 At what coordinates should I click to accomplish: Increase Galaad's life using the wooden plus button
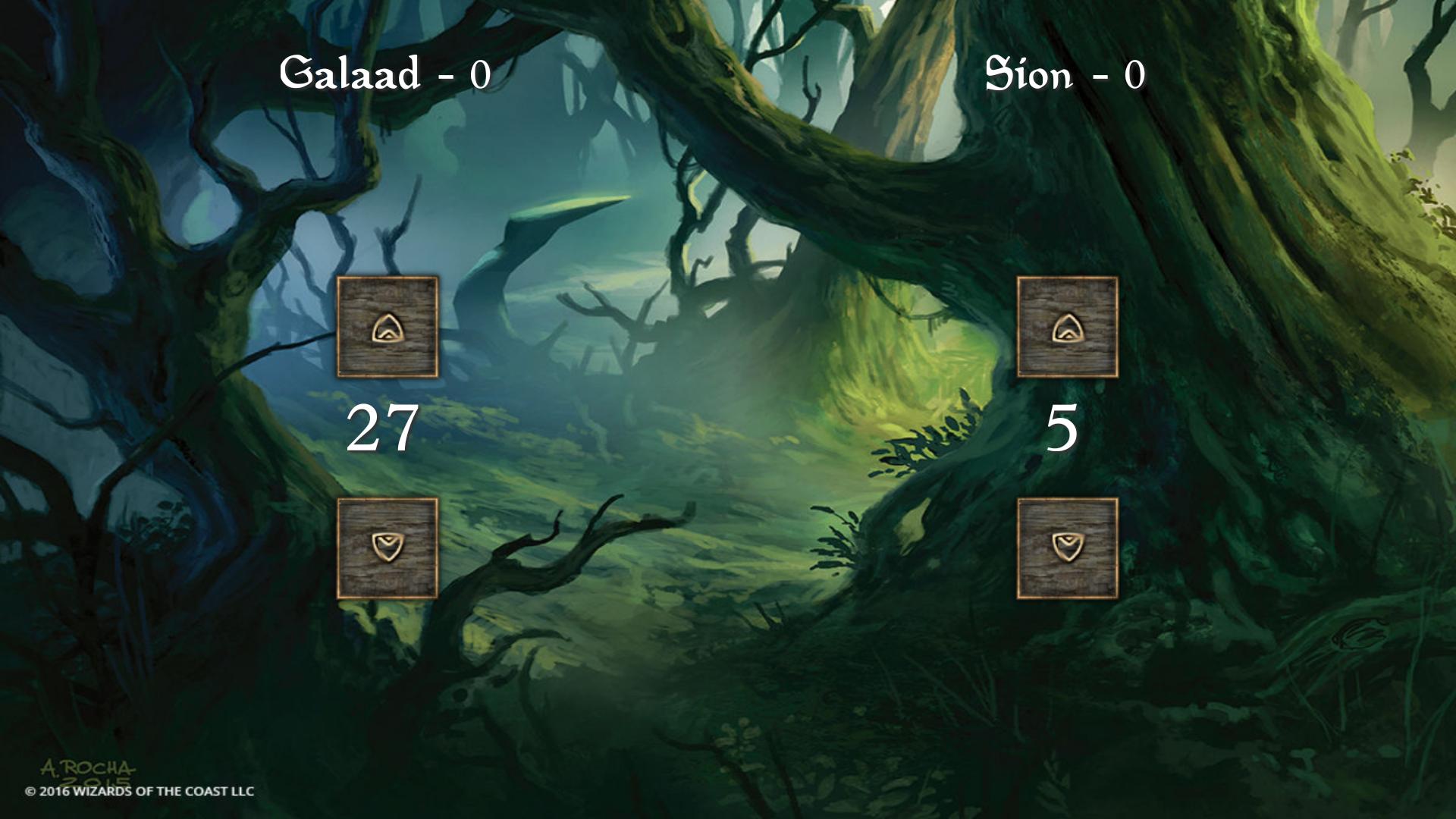pyautogui.click(x=388, y=328)
